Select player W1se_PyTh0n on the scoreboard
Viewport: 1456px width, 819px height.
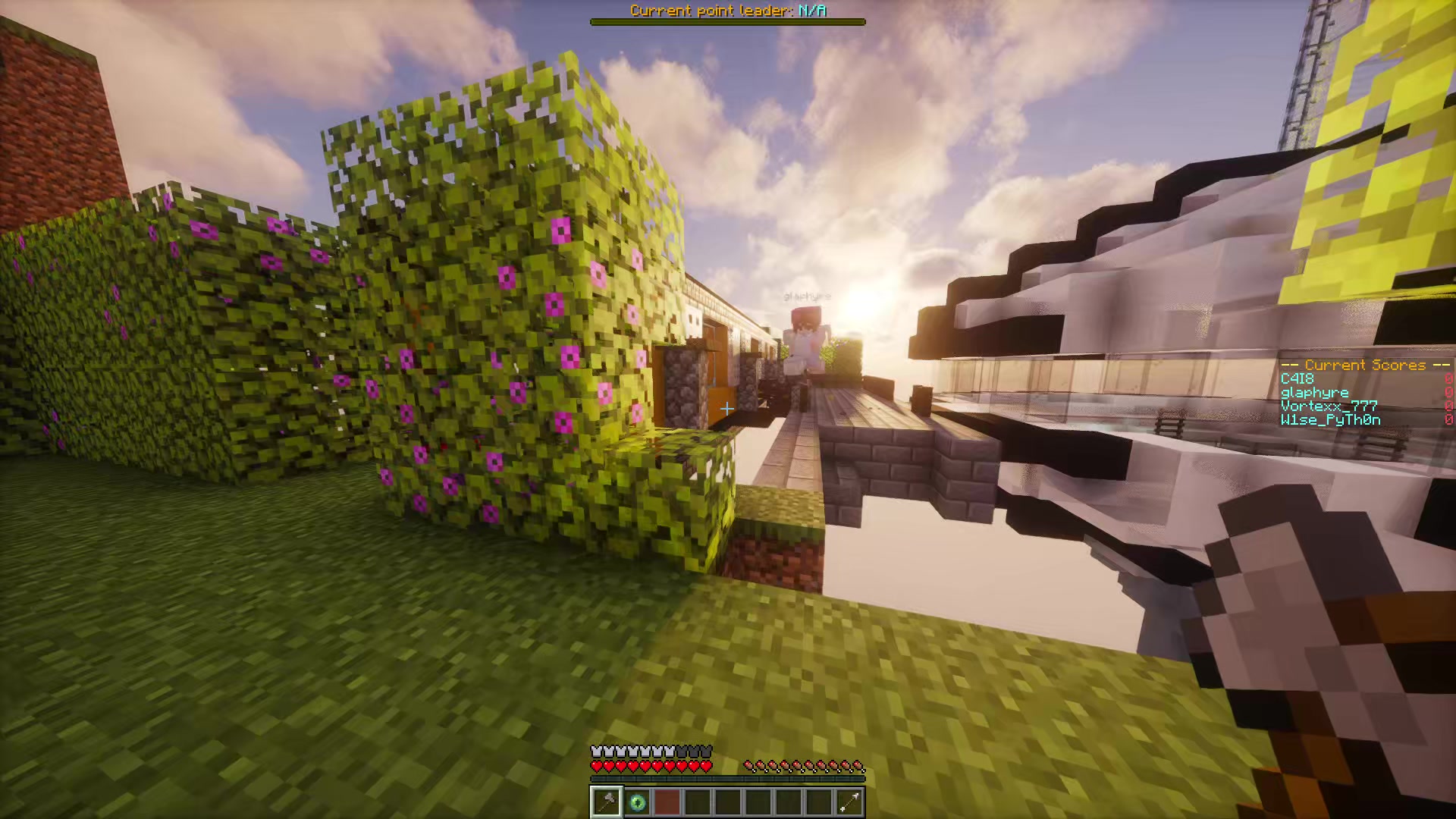pos(1332,420)
